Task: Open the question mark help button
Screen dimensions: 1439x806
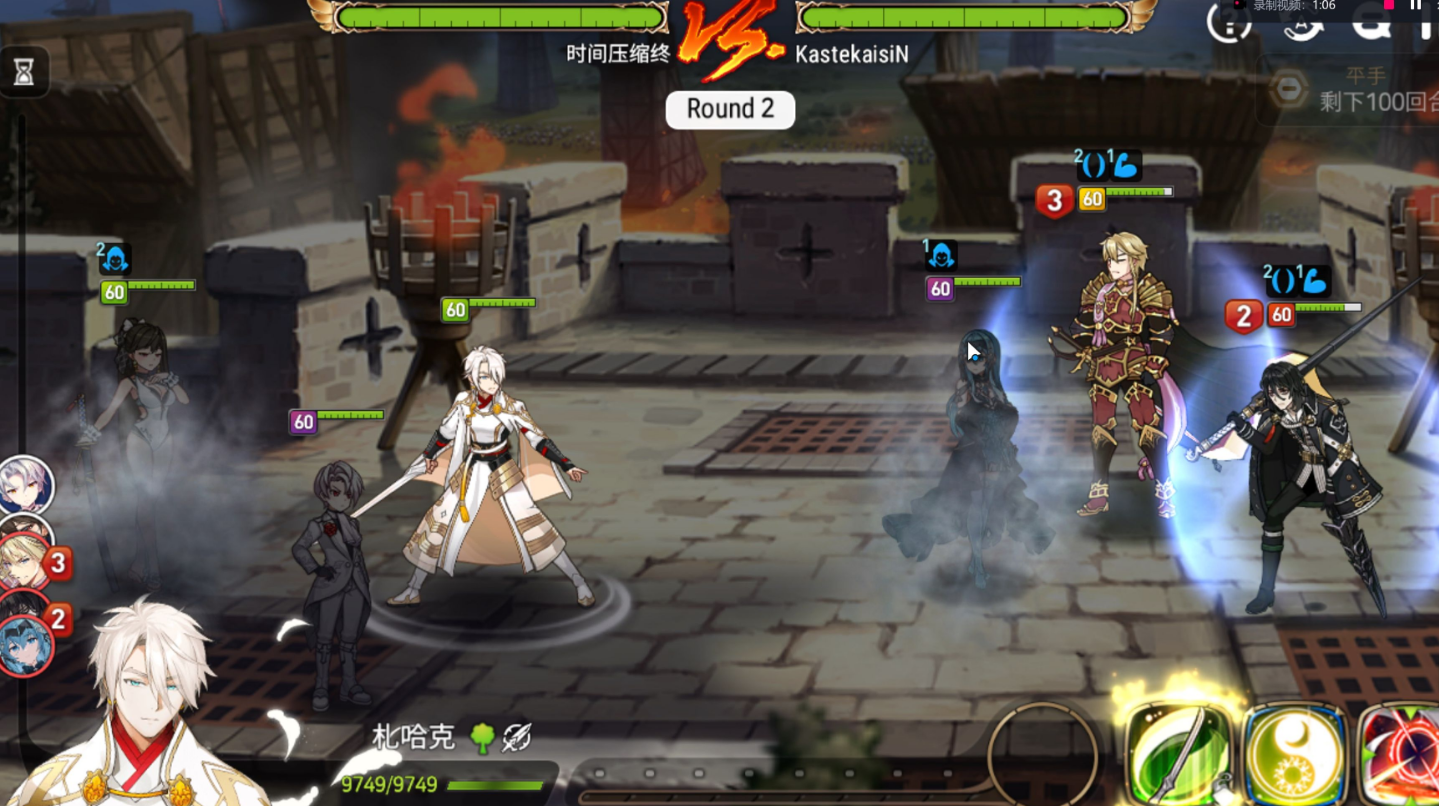Action: pyautogui.click(x=1229, y=22)
